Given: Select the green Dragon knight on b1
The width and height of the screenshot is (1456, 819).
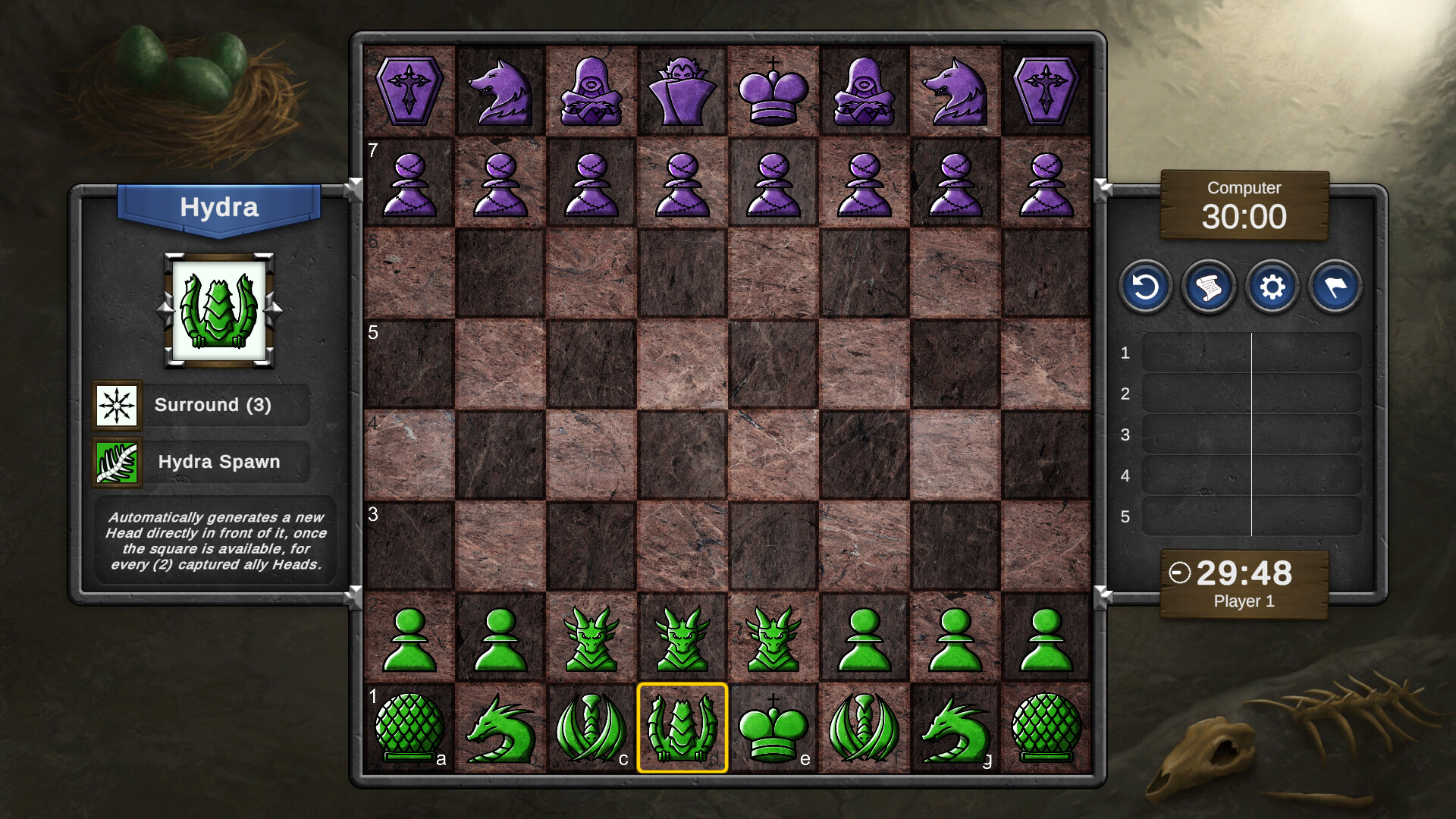Looking at the screenshot, I should click(x=500, y=728).
